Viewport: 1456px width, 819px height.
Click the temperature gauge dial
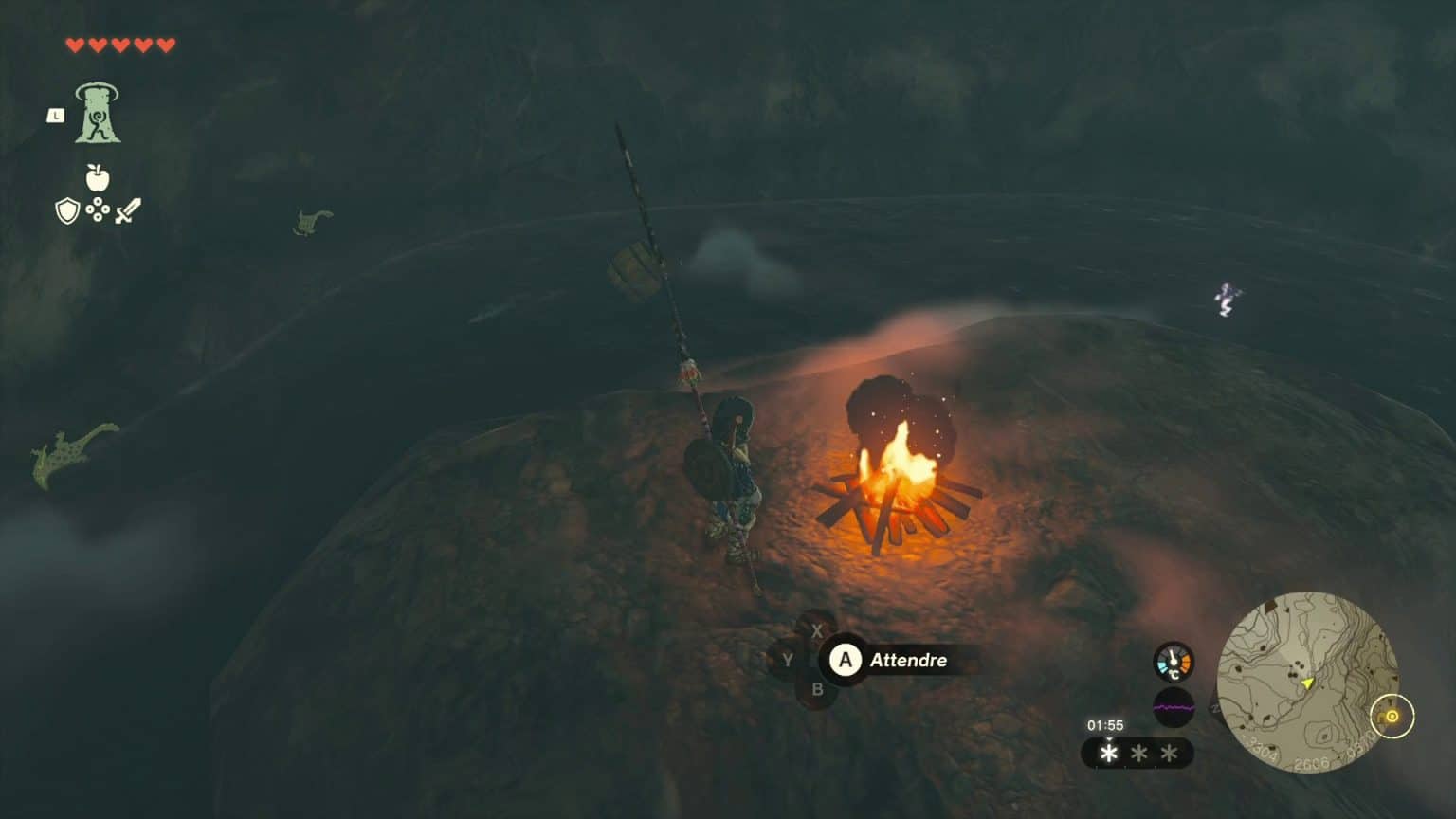tap(1174, 661)
